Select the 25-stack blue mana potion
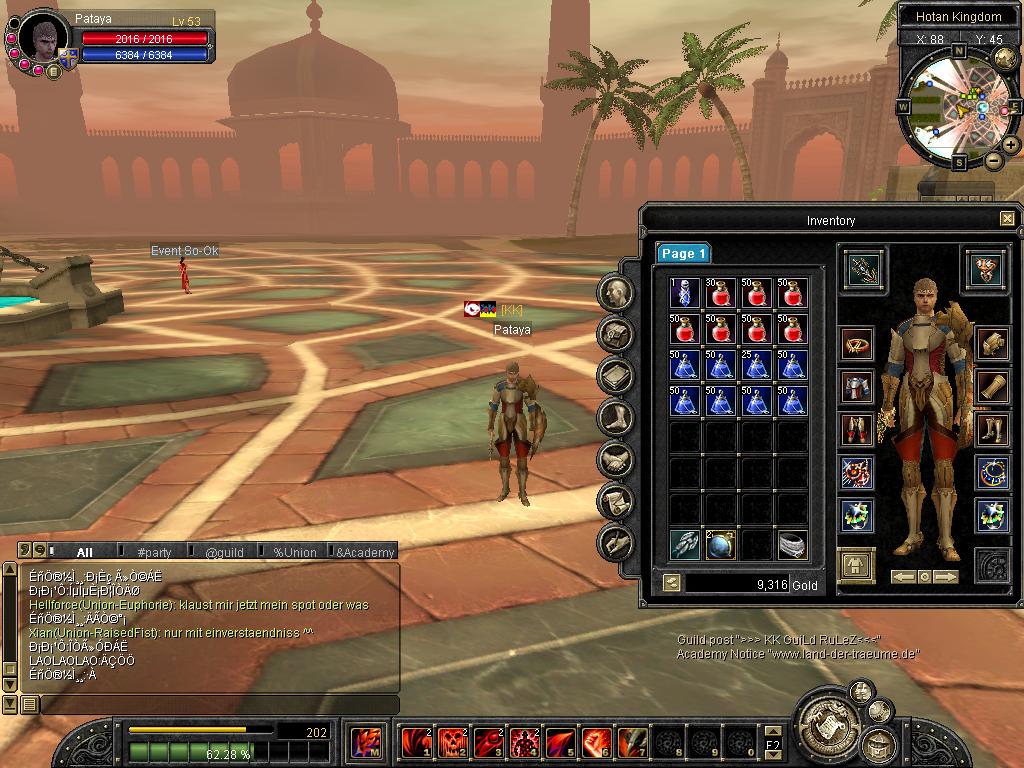 point(756,365)
